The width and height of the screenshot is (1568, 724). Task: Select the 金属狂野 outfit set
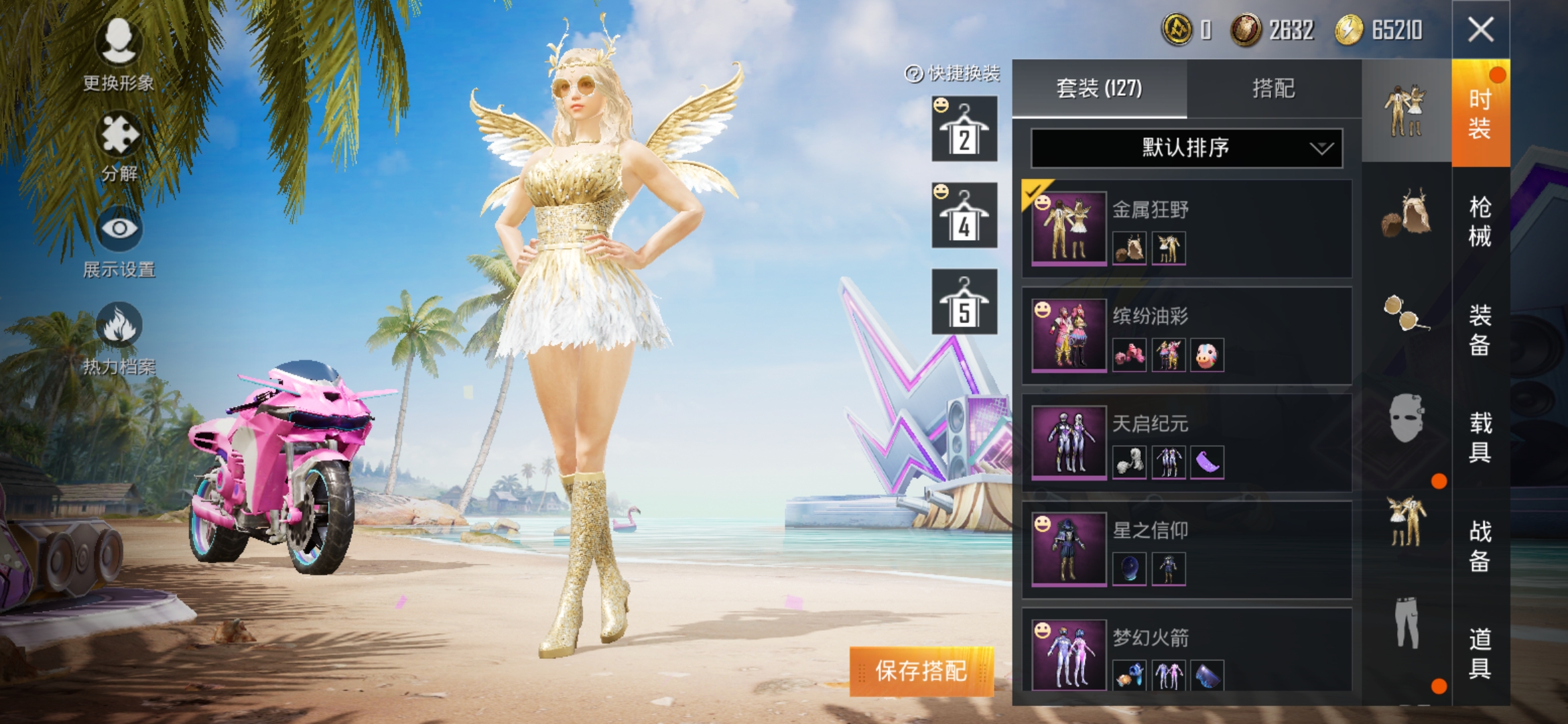click(x=1186, y=229)
